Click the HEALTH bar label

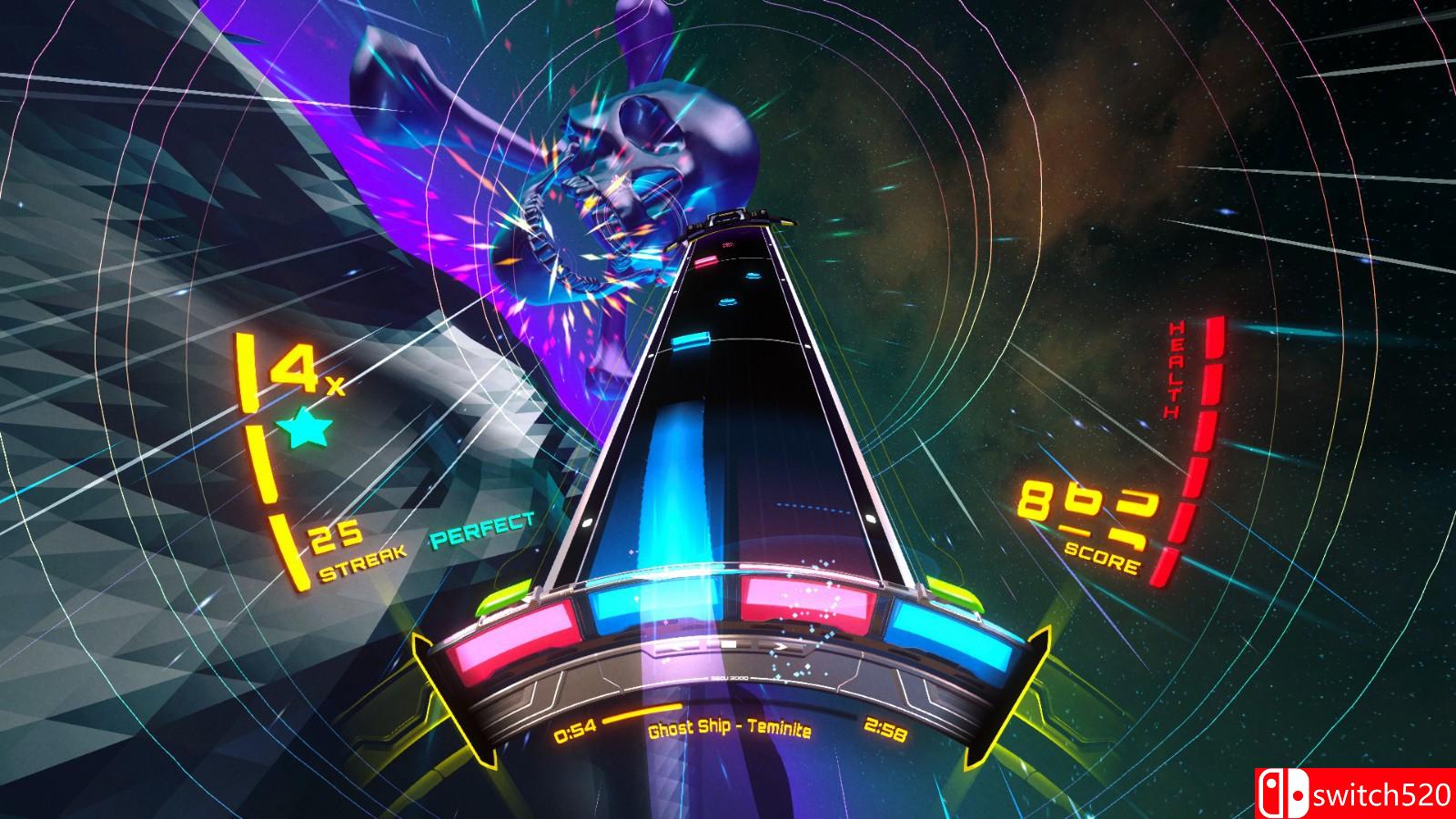click(x=1175, y=368)
